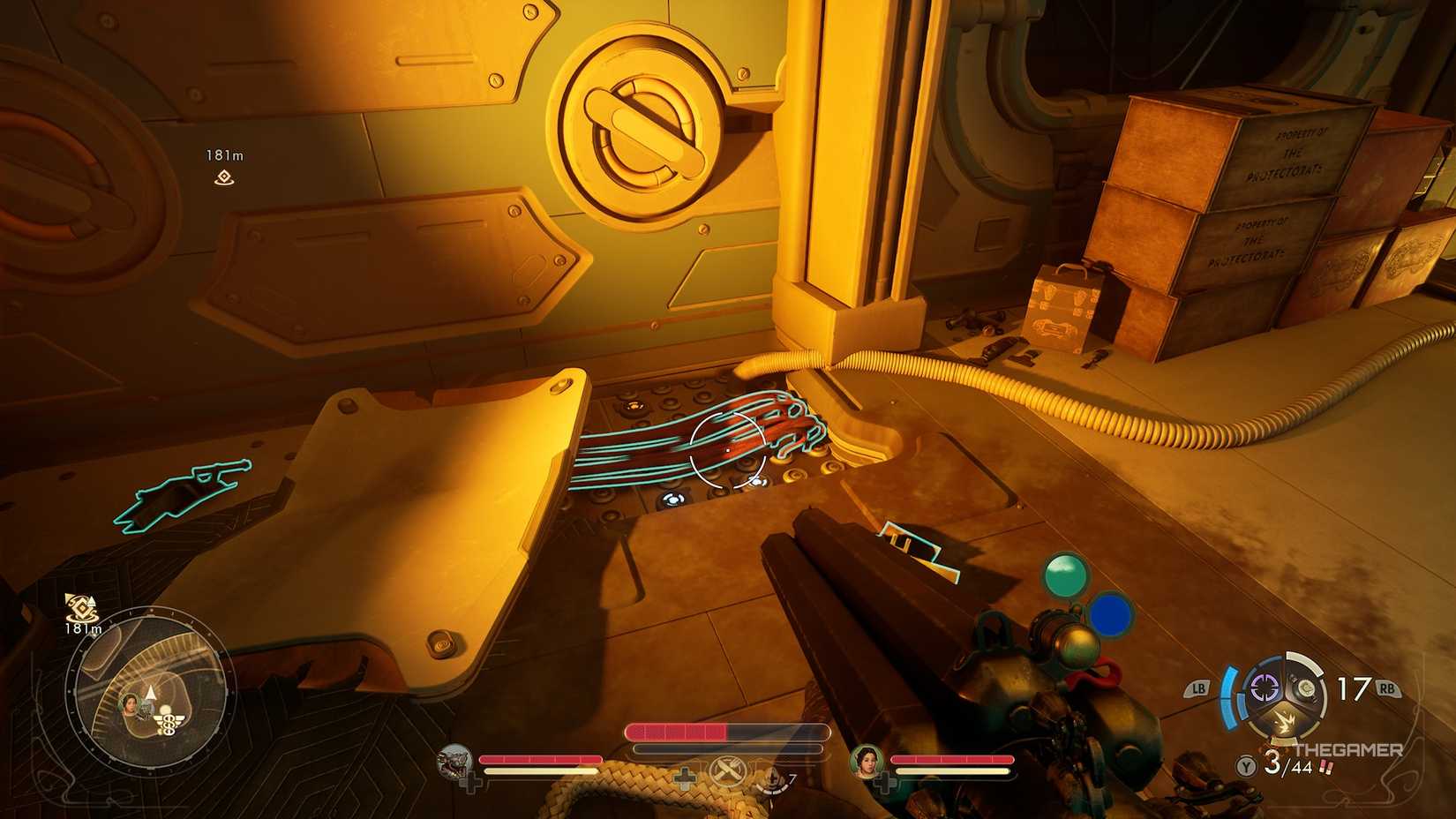Image resolution: width=1456 pixels, height=819 pixels.
Task: Click the TheGamer watermark text
Action: [1347, 748]
